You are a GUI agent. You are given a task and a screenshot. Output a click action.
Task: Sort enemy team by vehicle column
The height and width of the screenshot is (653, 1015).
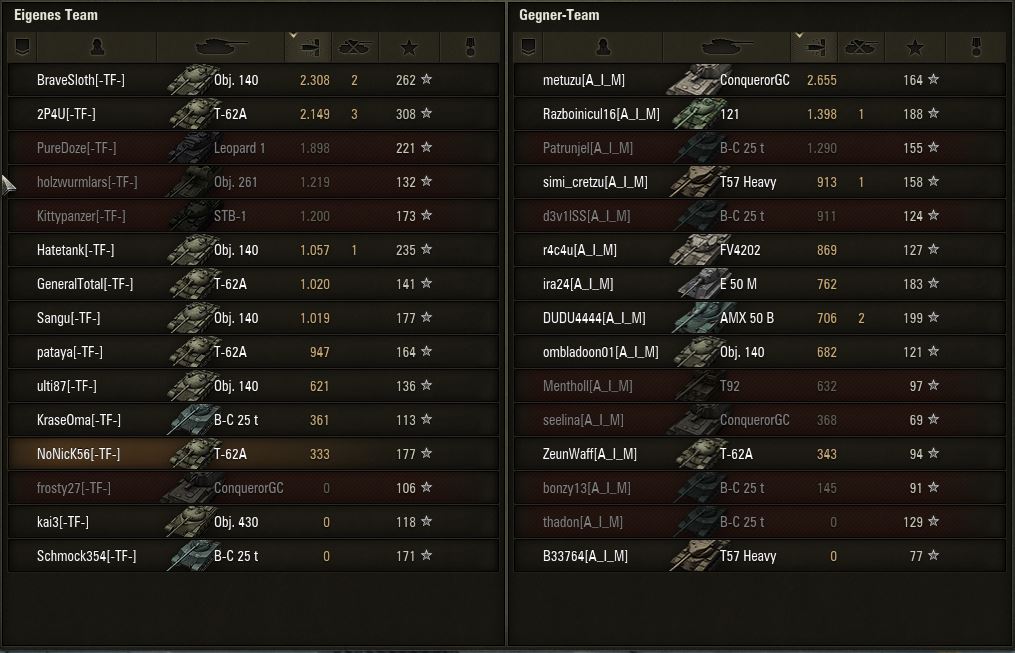(726, 47)
